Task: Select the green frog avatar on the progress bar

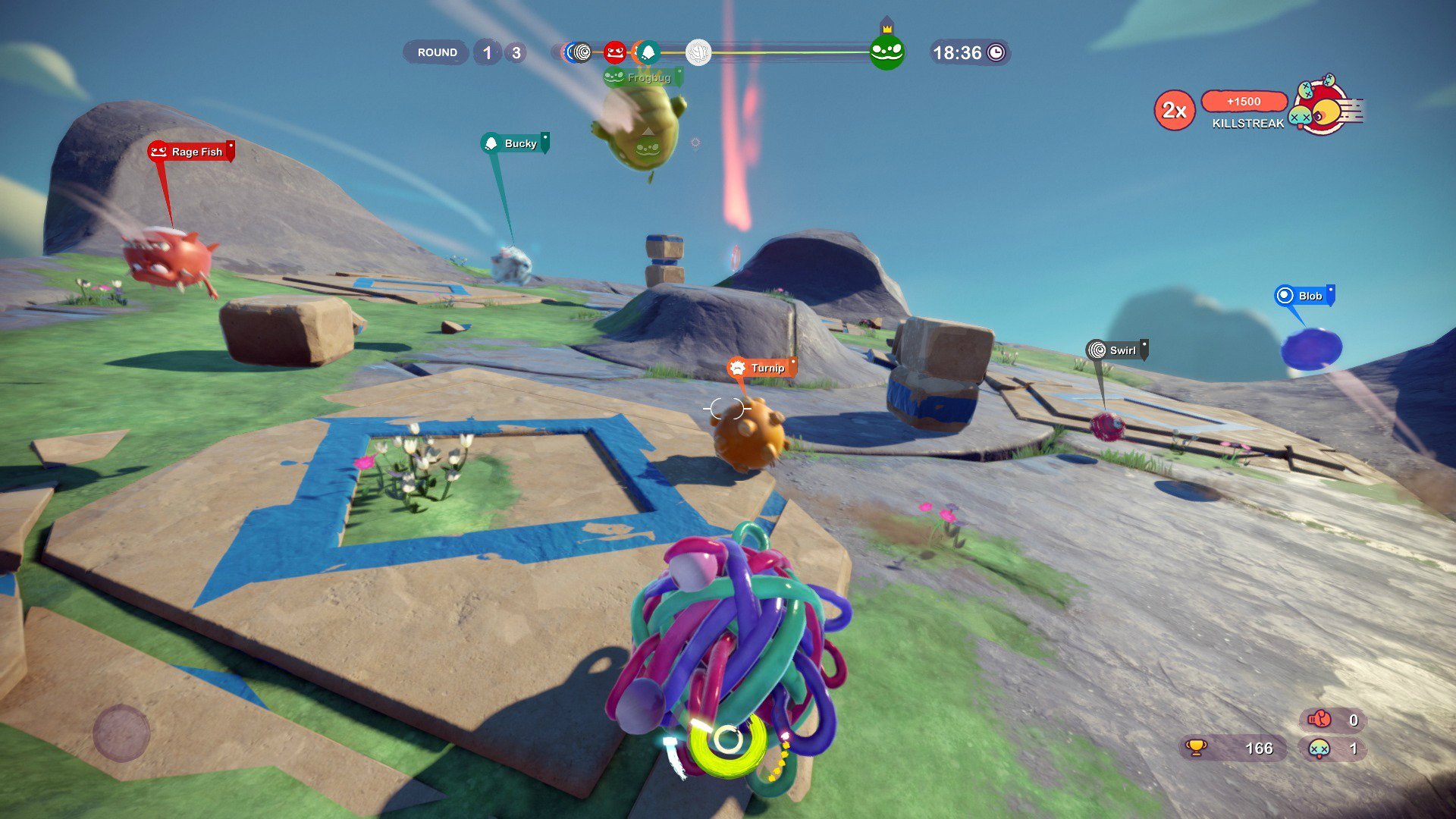Action: pyautogui.click(x=887, y=53)
